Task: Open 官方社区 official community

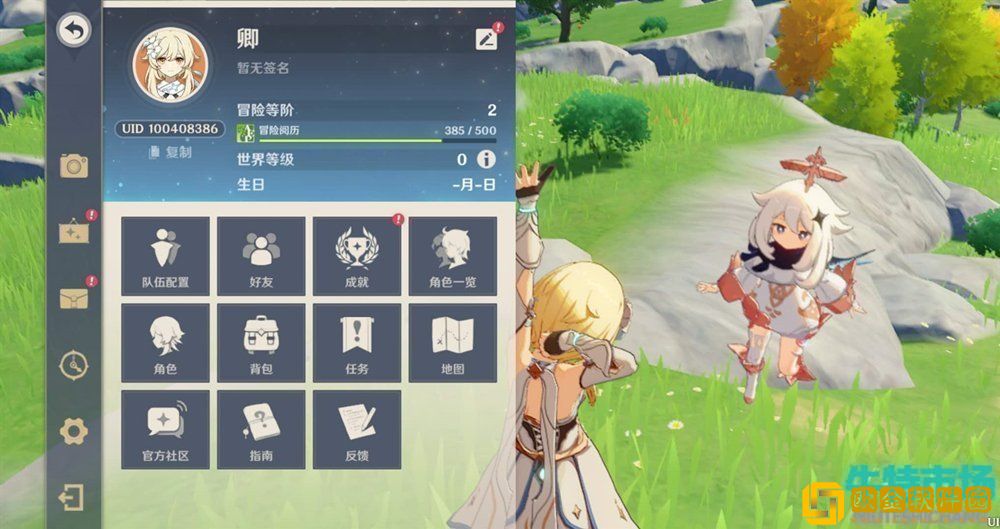Action: click(x=165, y=430)
